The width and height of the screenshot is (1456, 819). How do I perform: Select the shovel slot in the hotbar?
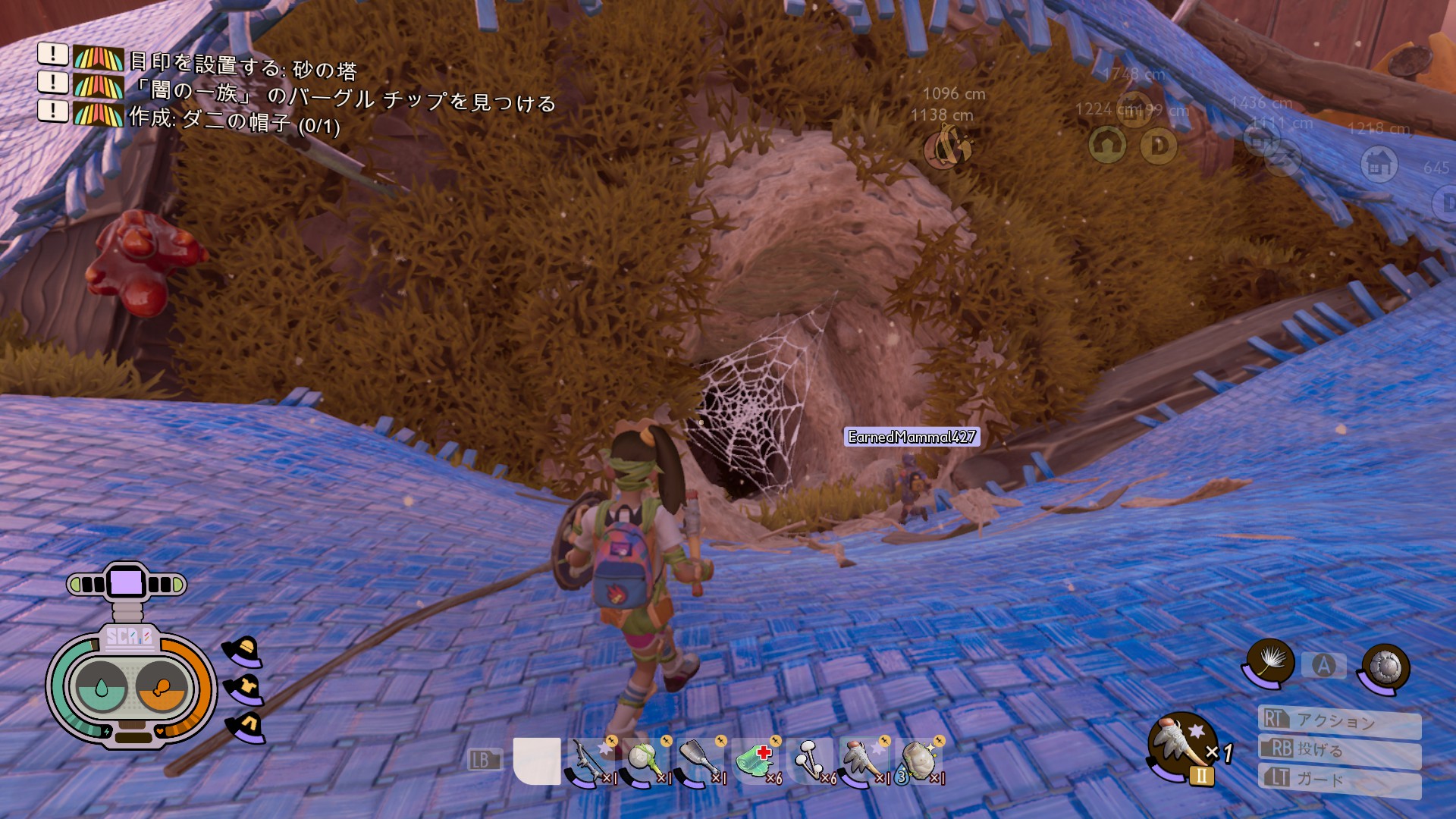pyautogui.click(x=699, y=761)
